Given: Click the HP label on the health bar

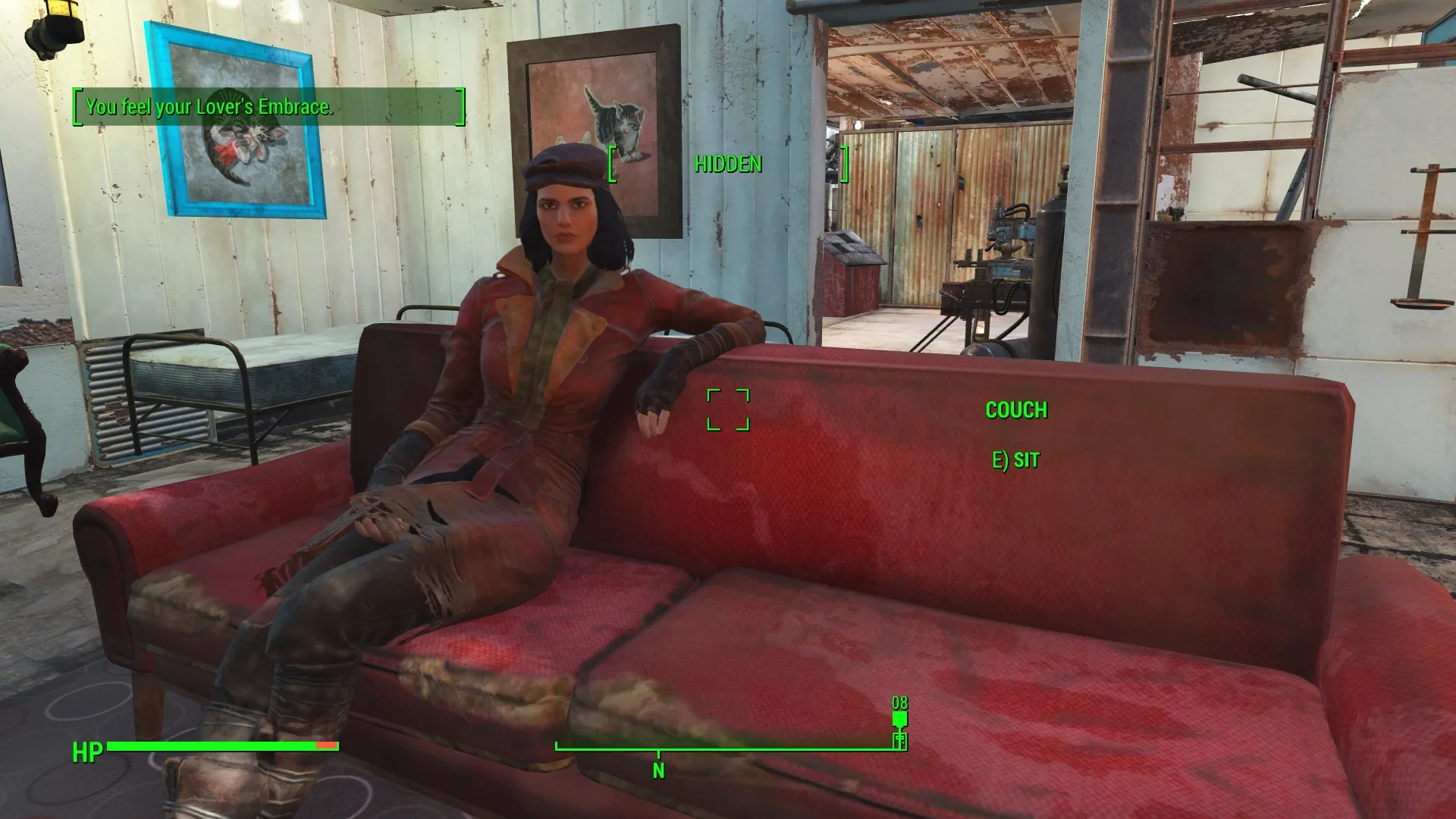Looking at the screenshot, I should pos(86,754).
